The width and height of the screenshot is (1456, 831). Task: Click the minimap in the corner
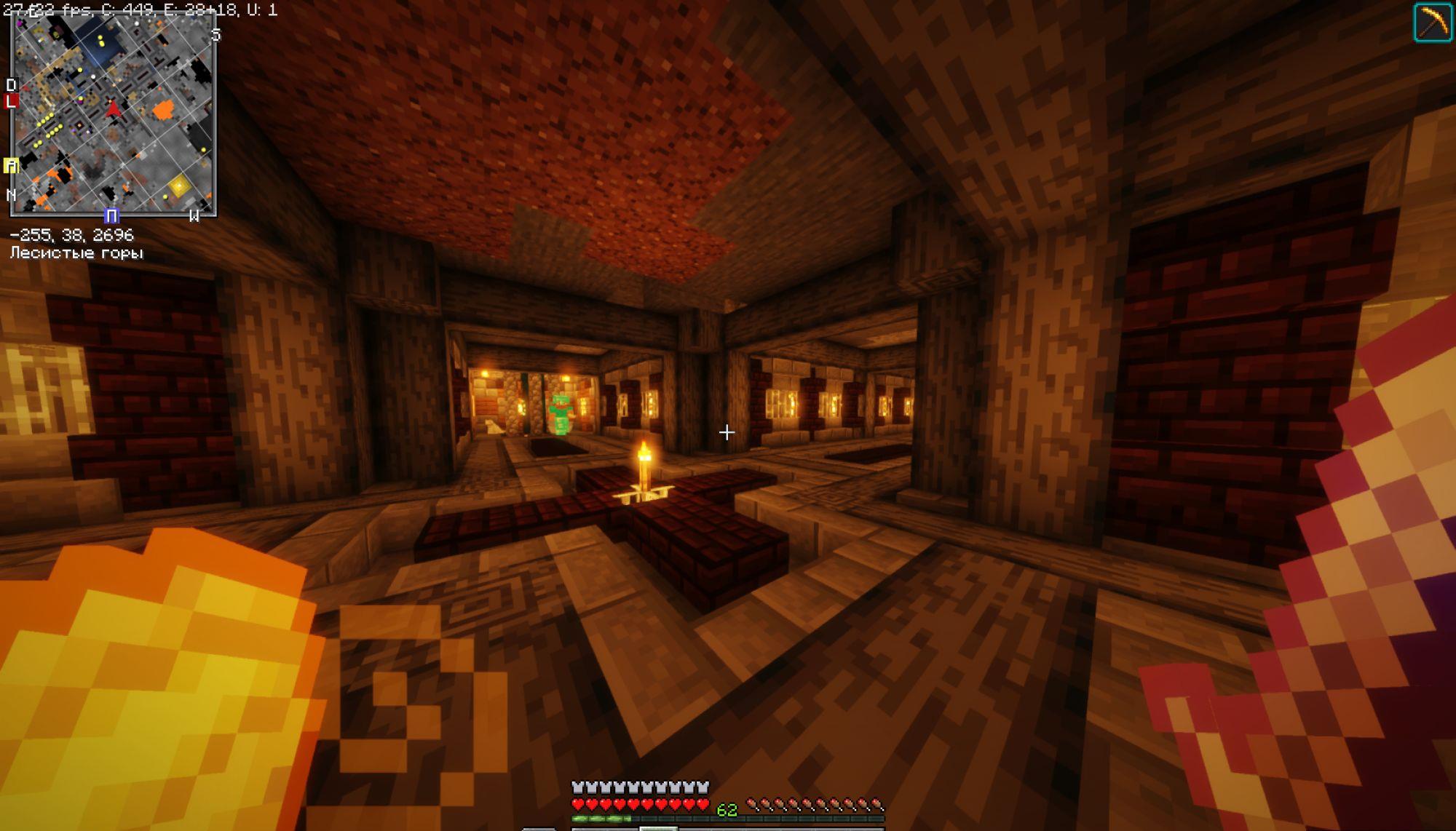114,116
